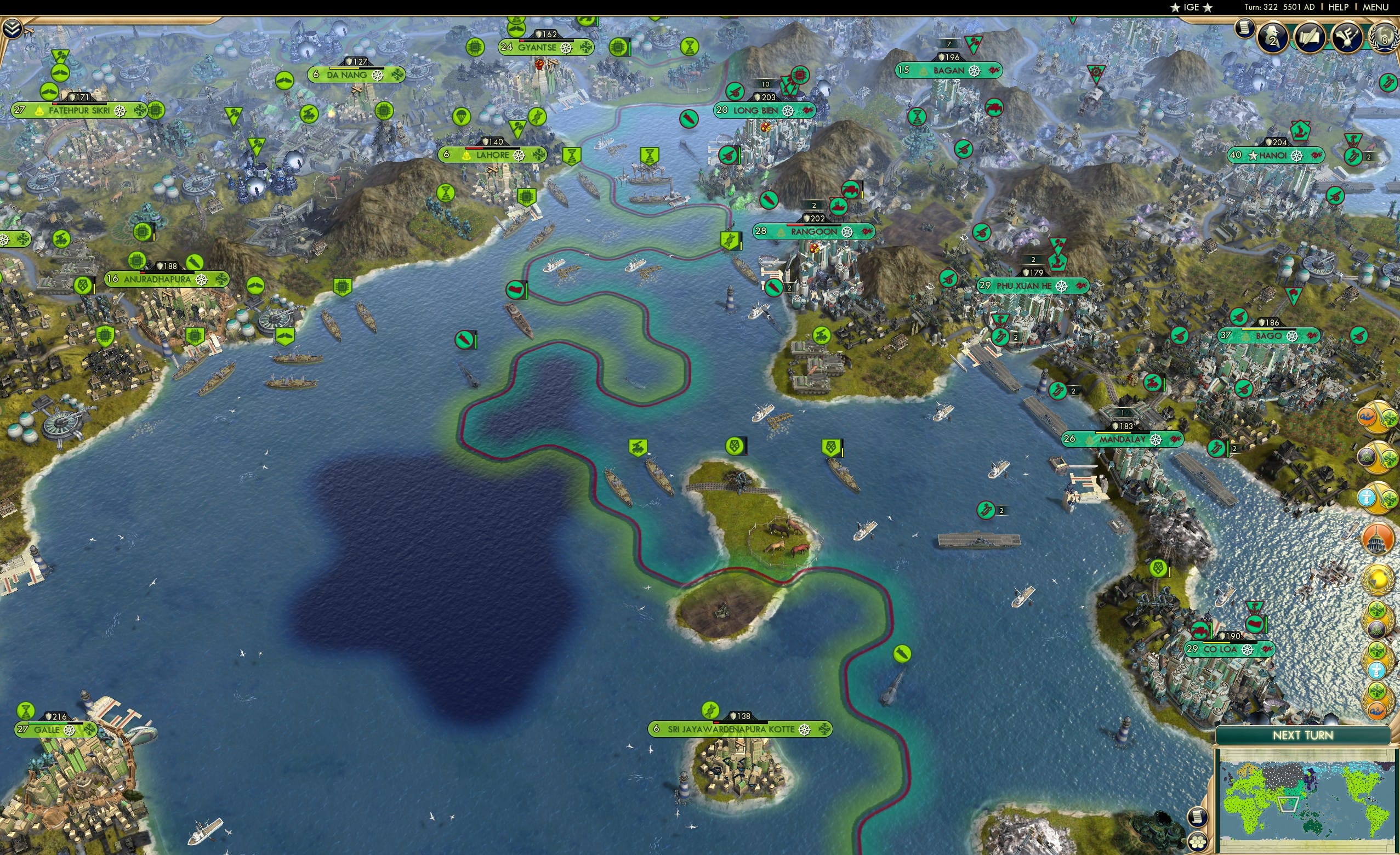
Task: Open the Espionage overview spy icon
Action: 1274,37
